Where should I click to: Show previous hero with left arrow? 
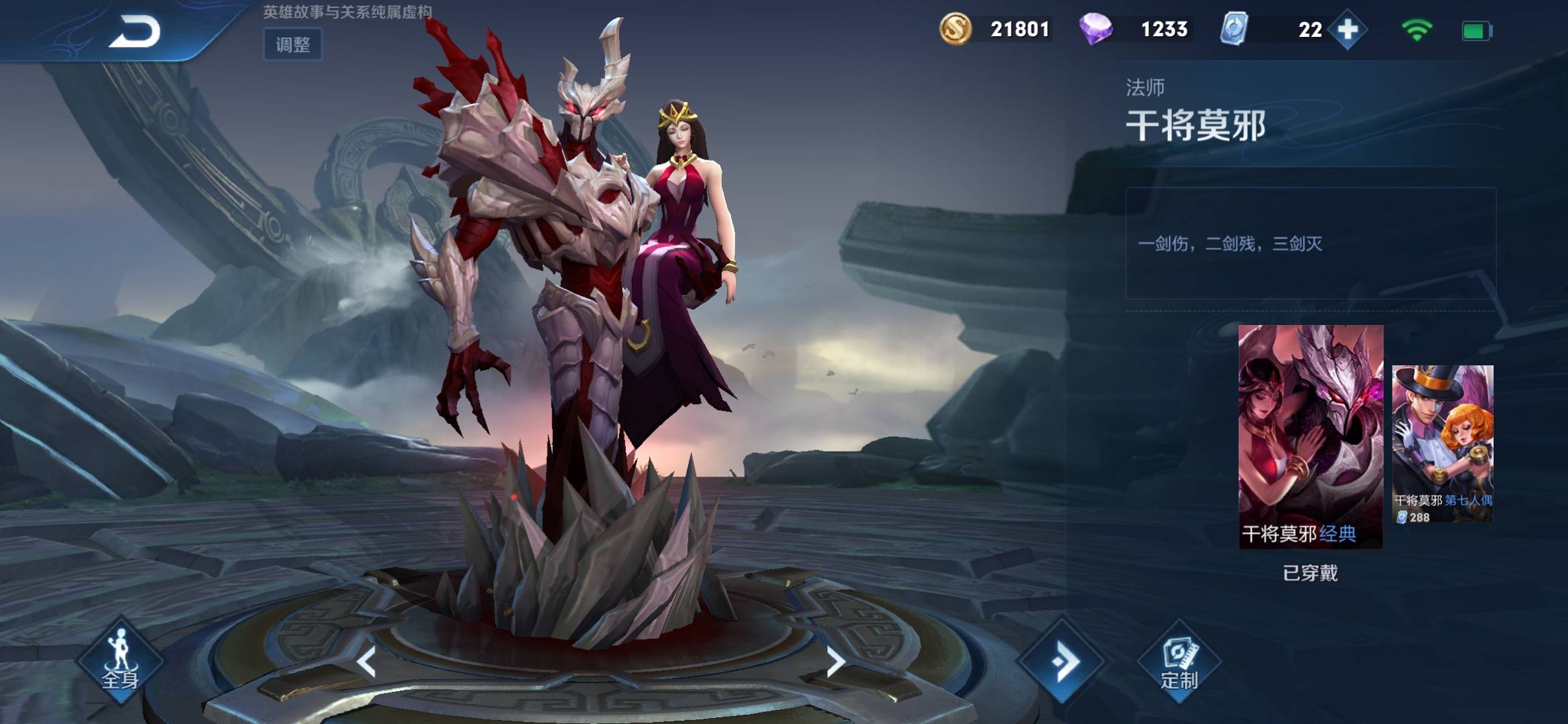(367, 662)
